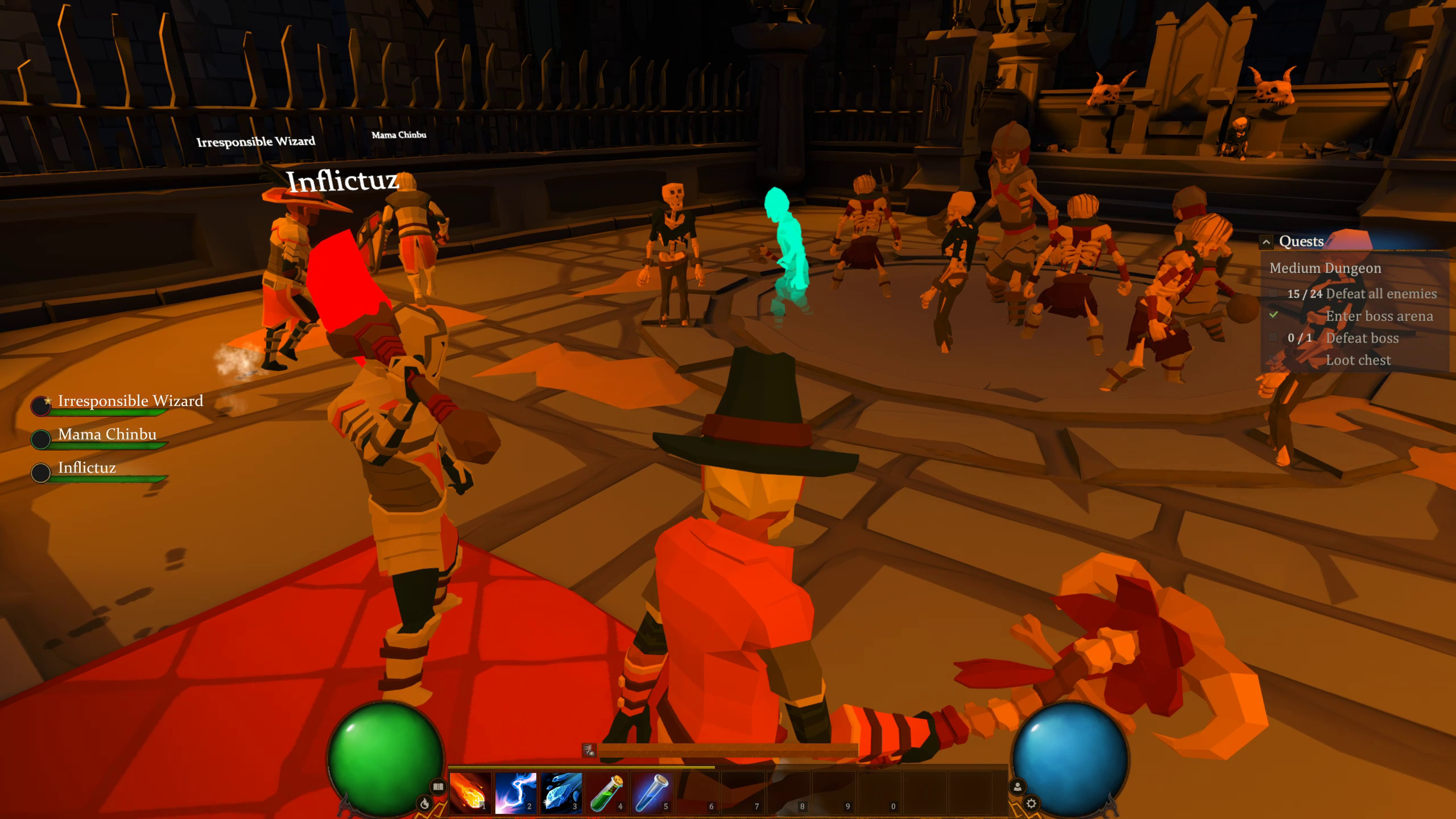Click the Quests panel header
This screenshot has width=1456, height=819.
click(1301, 241)
